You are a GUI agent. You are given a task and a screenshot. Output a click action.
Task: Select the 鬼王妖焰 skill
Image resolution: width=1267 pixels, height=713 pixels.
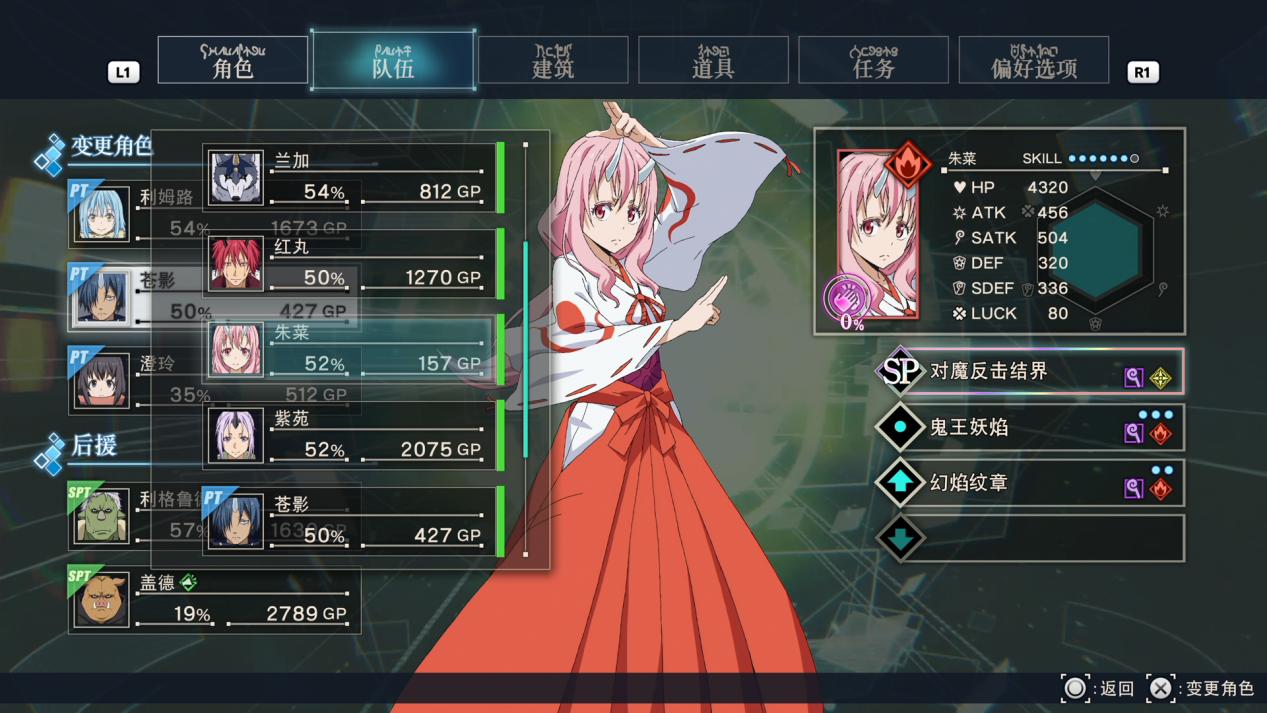[1030, 428]
